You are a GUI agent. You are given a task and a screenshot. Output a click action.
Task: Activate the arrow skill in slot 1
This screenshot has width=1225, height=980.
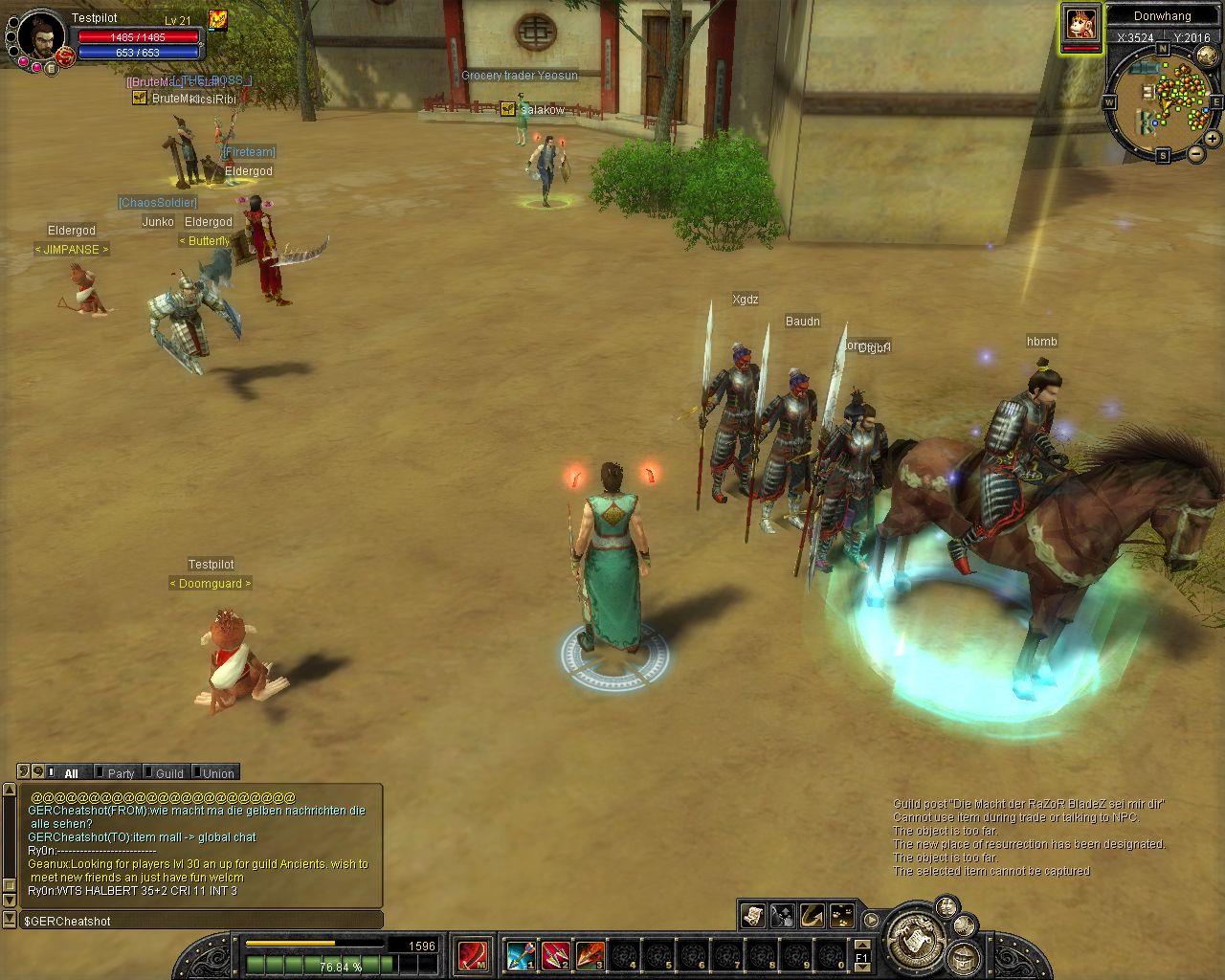[x=521, y=954]
